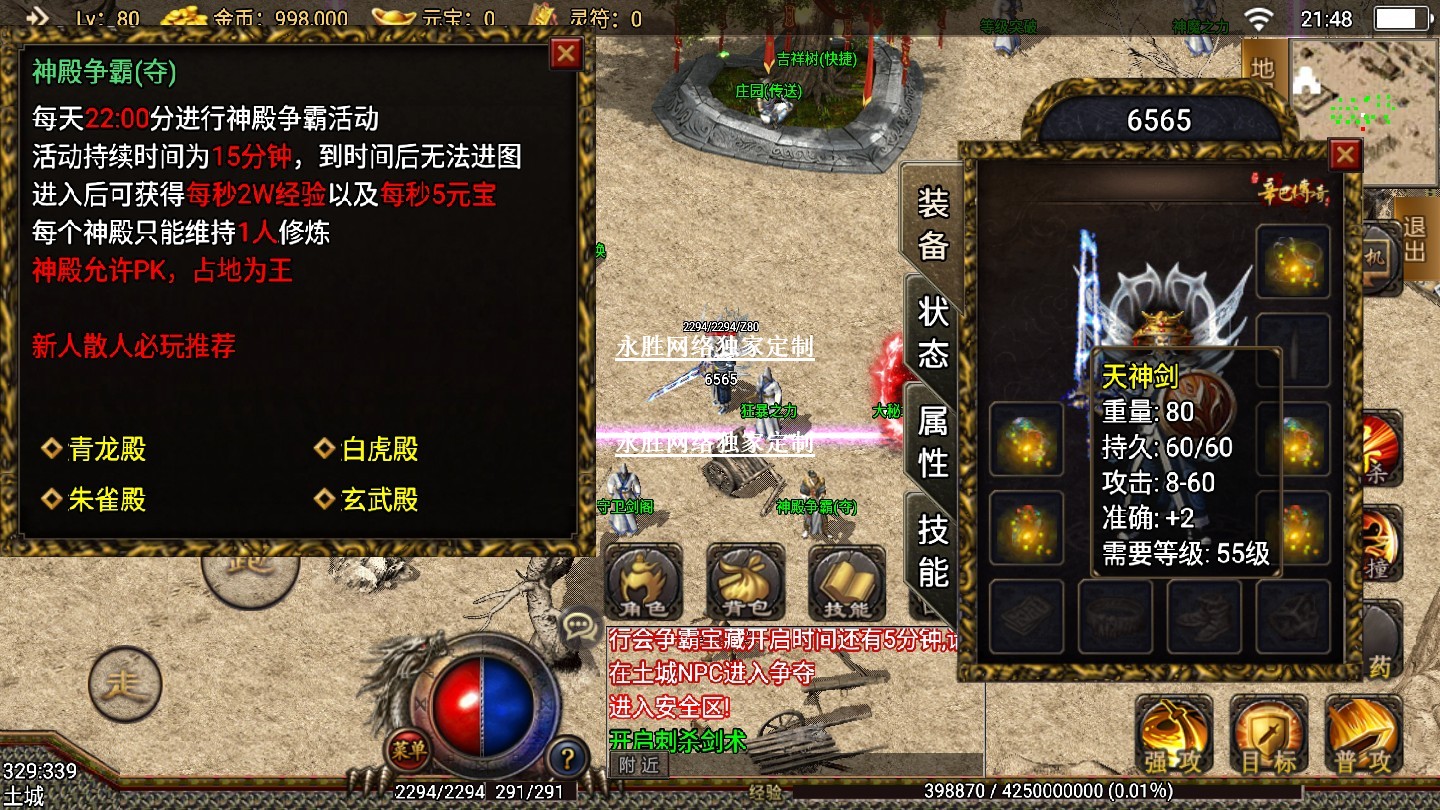Screen dimensions: 1440x810
Task: Tap the 目标 target shield button
Action: 1269,736
